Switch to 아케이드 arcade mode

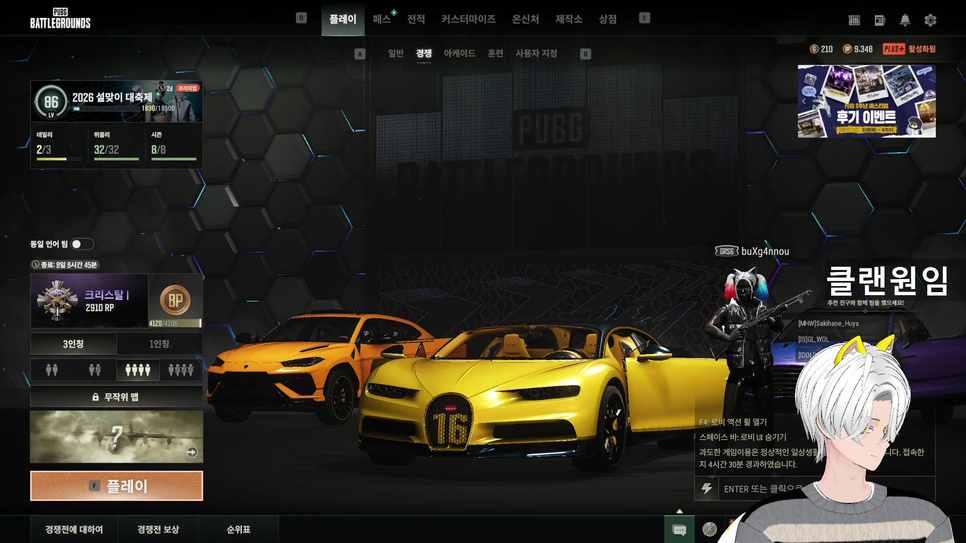click(459, 53)
